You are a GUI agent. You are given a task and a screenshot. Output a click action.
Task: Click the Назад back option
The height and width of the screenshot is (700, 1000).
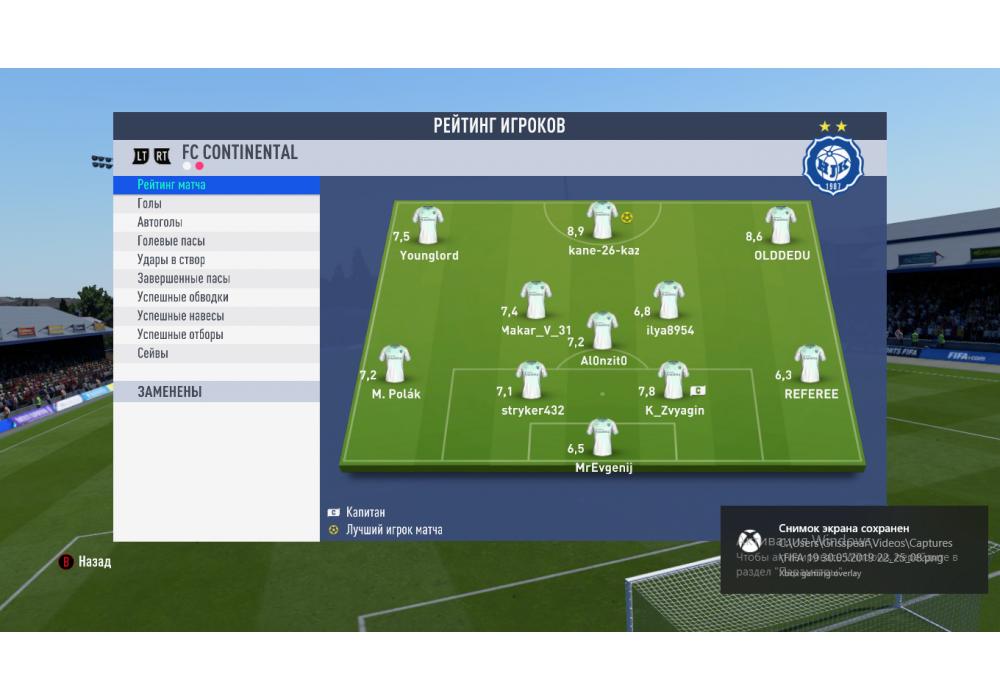coord(94,562)
